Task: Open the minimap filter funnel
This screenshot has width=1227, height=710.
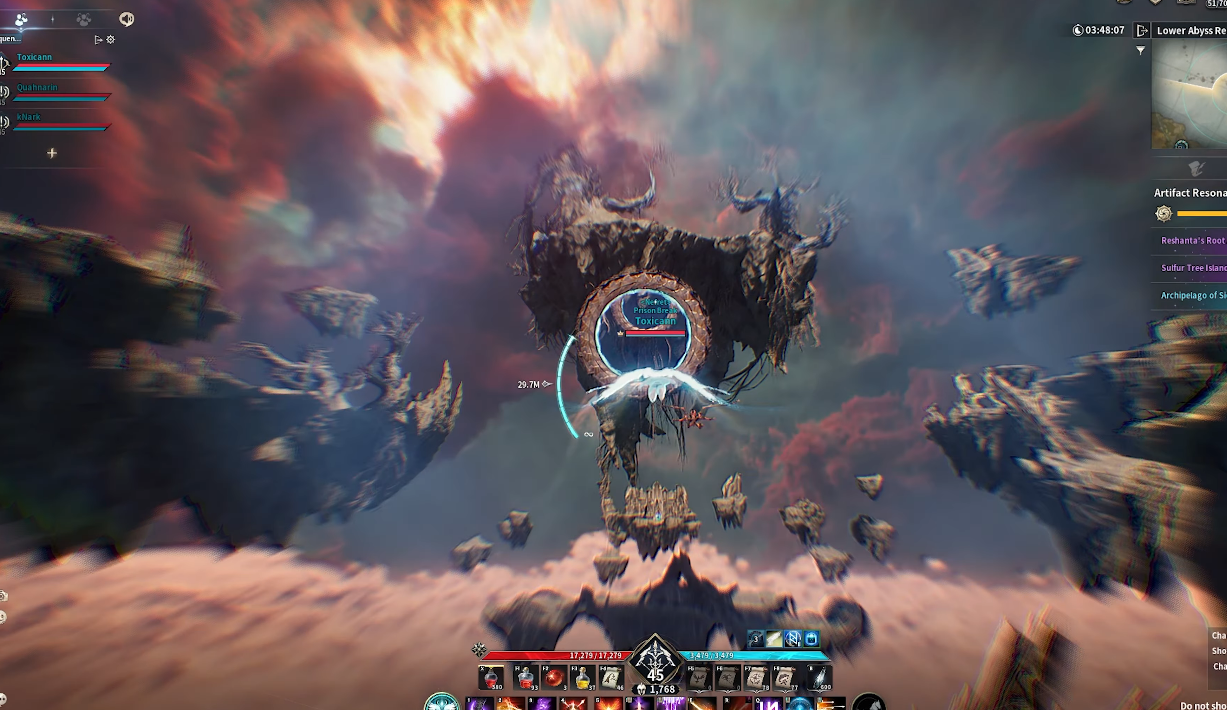Action: click(x=1141, y=50)
